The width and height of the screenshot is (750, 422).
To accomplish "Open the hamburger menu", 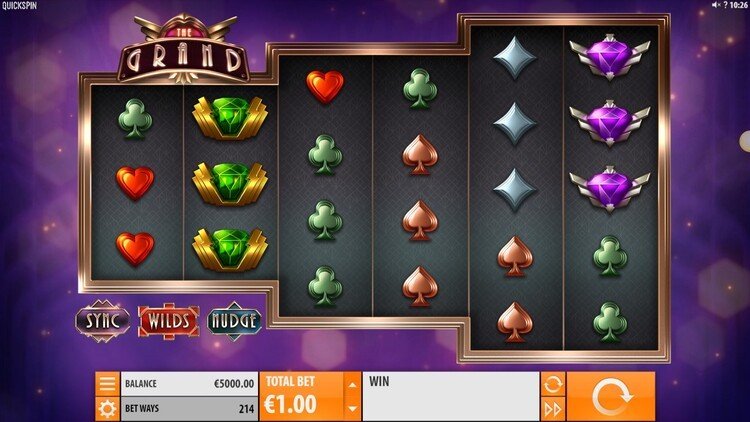I will pyautogui.click(x=107, y=384).
